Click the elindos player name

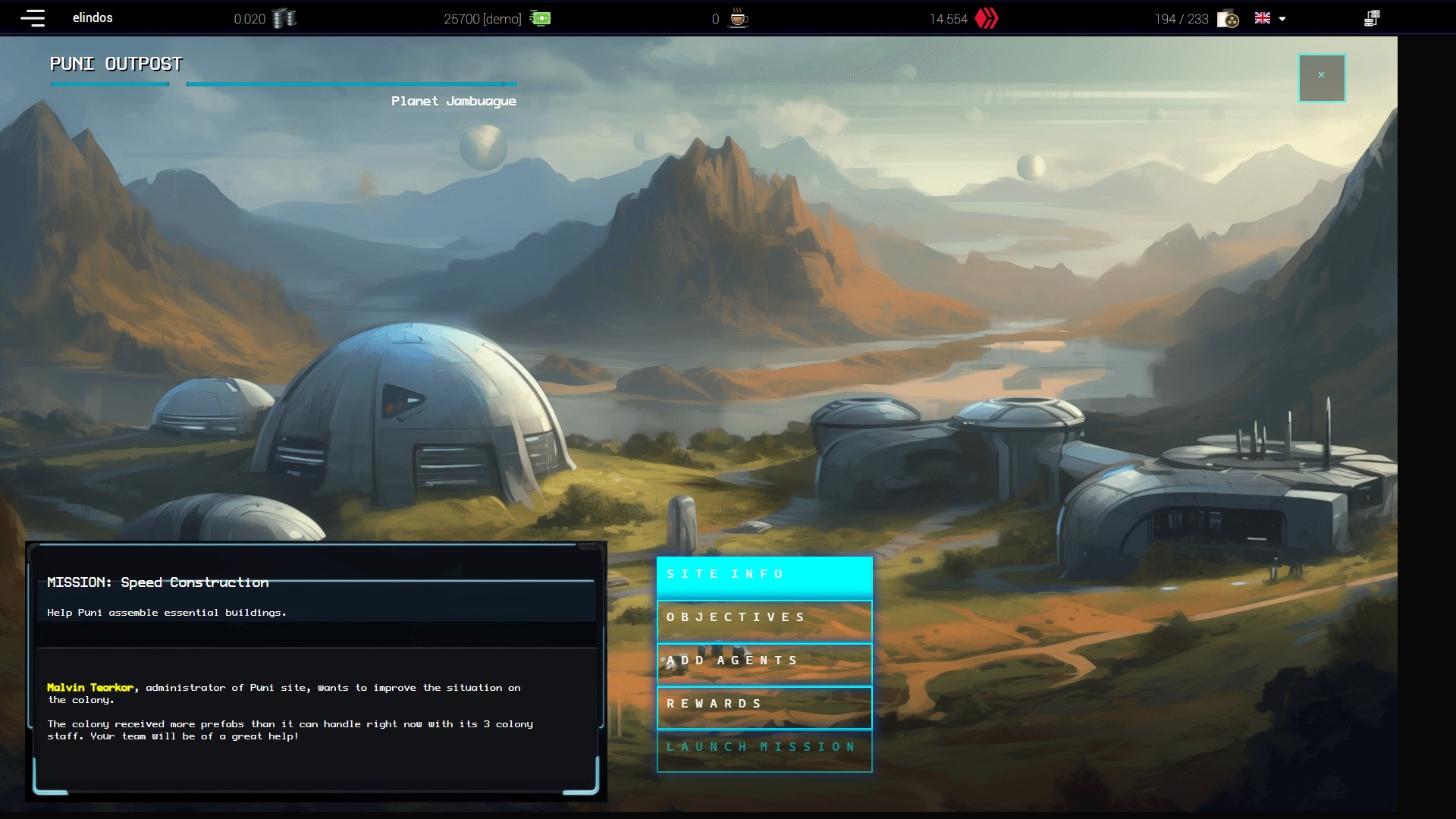pyautogui.click(x=93, y=18)
